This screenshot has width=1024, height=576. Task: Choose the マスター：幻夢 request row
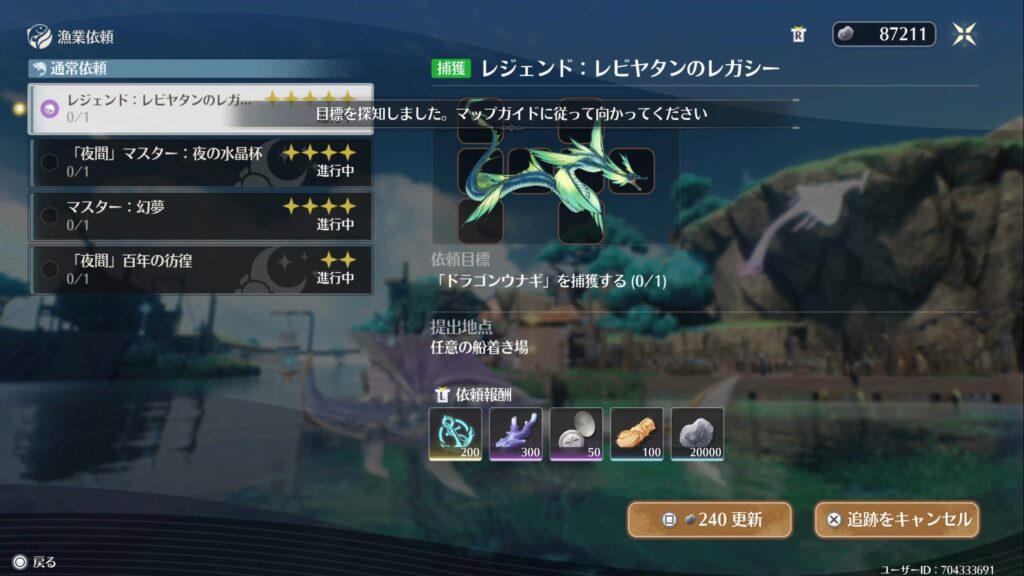coord(200,216)
